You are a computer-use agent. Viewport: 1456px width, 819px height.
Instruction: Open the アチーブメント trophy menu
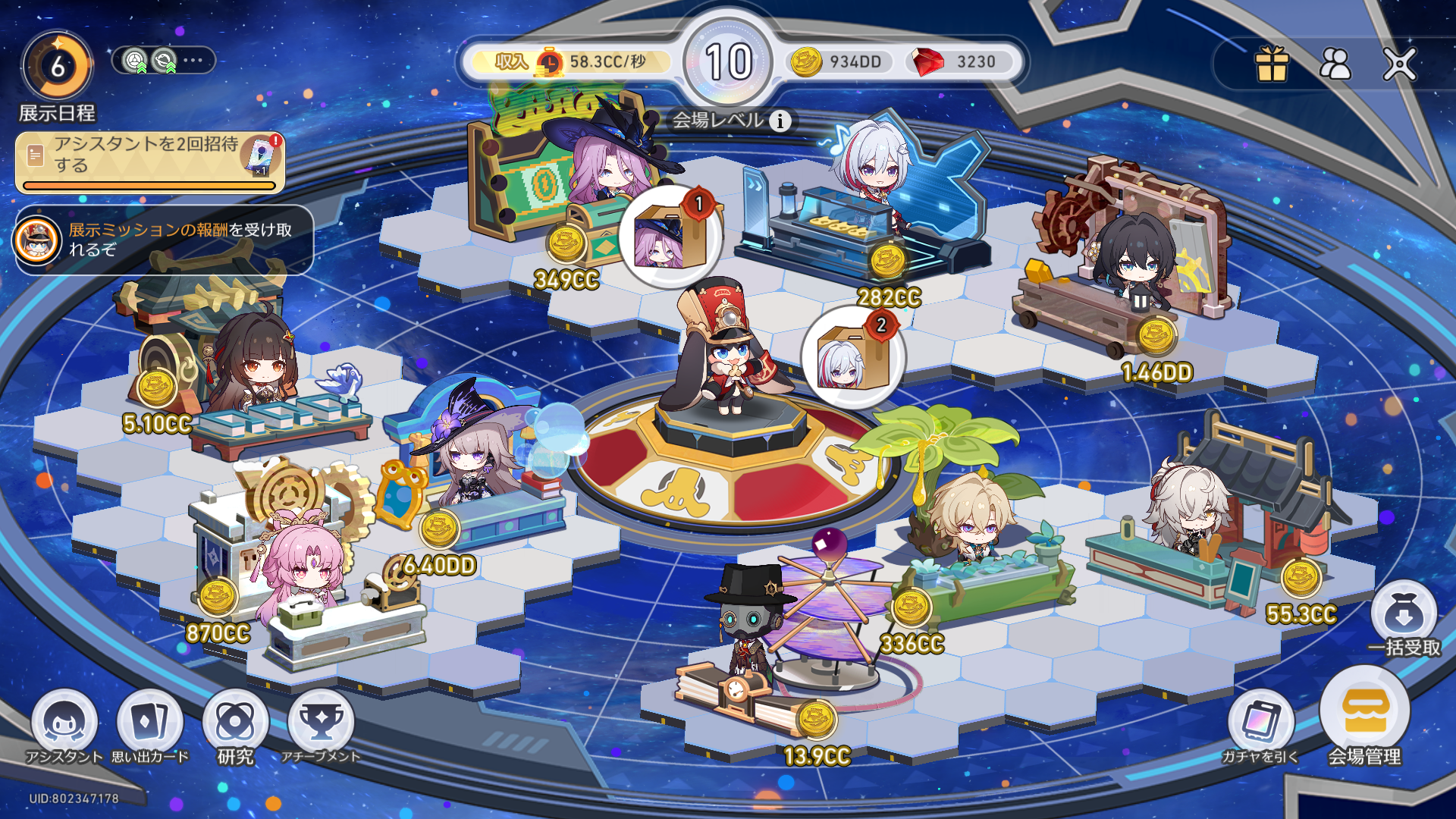(x=321, y=723)
